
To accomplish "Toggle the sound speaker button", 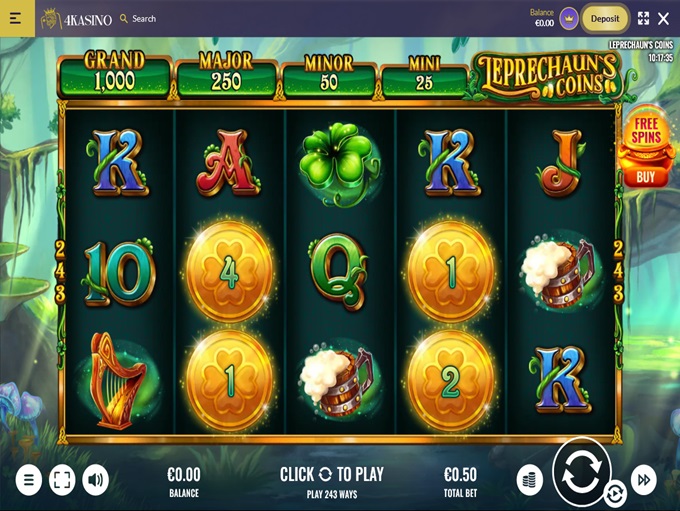I will click(96, 480).
